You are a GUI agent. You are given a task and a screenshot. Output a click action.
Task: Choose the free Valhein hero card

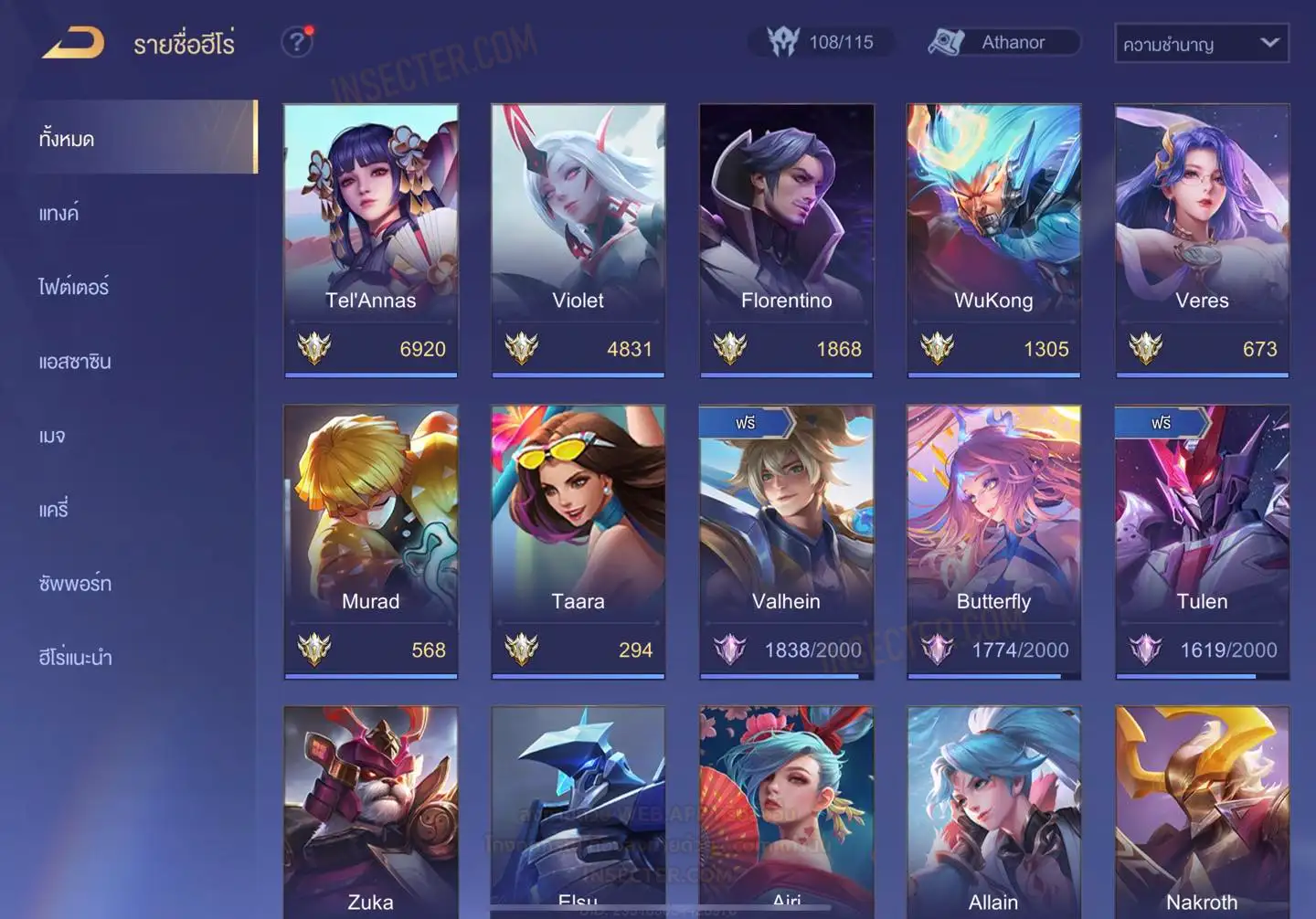click(786, 541)
